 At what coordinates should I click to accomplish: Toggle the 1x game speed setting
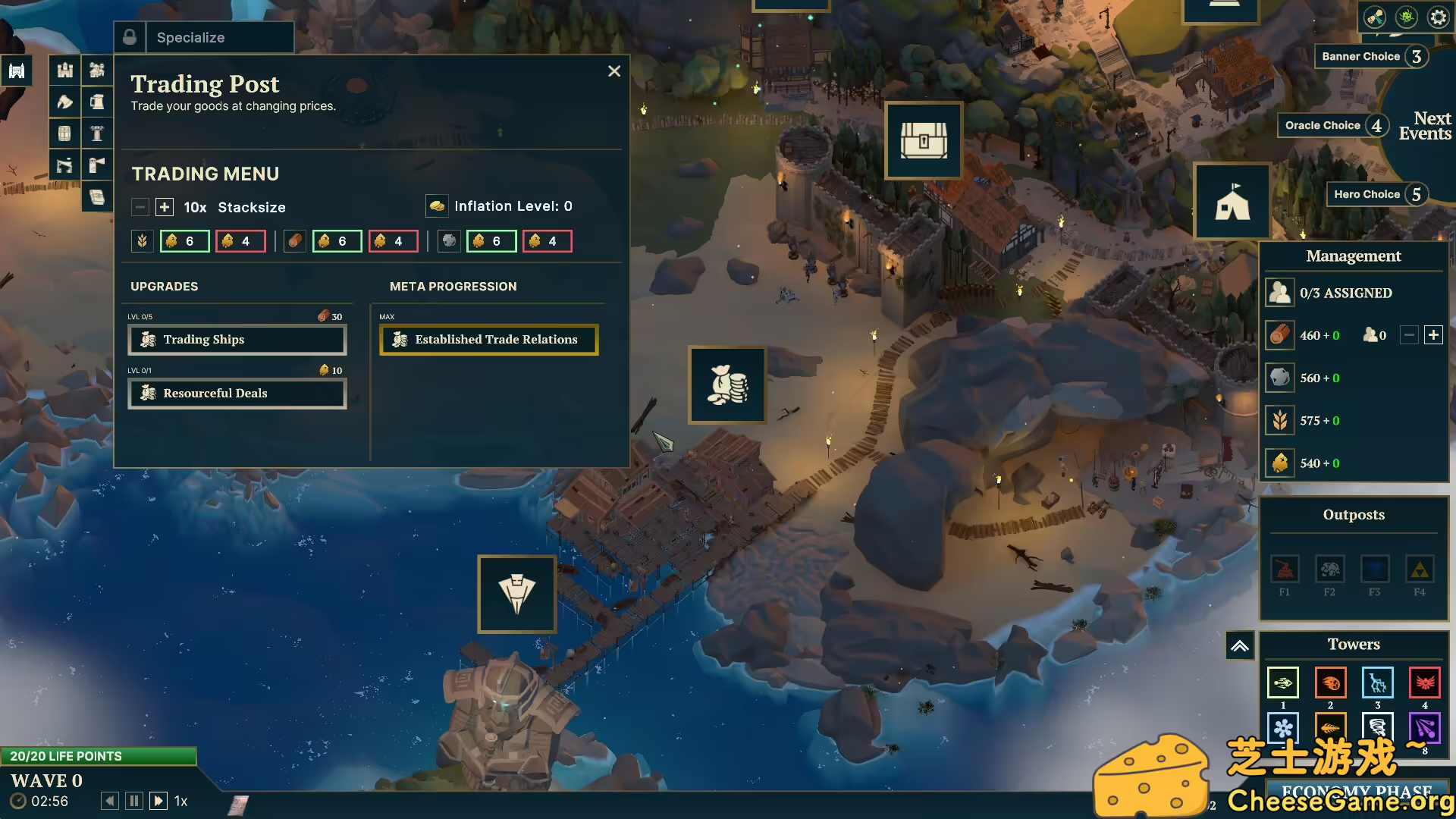coord(180,801)
